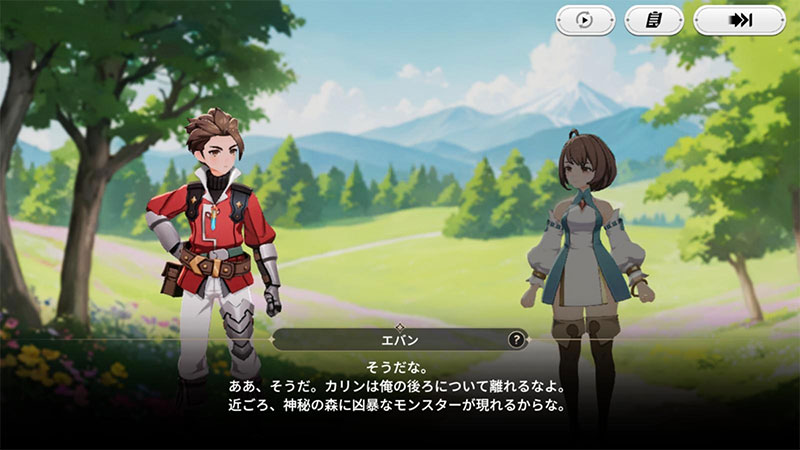
Task: Advance the dialogue by clicking the text box
Action: [x=400, y=390]
